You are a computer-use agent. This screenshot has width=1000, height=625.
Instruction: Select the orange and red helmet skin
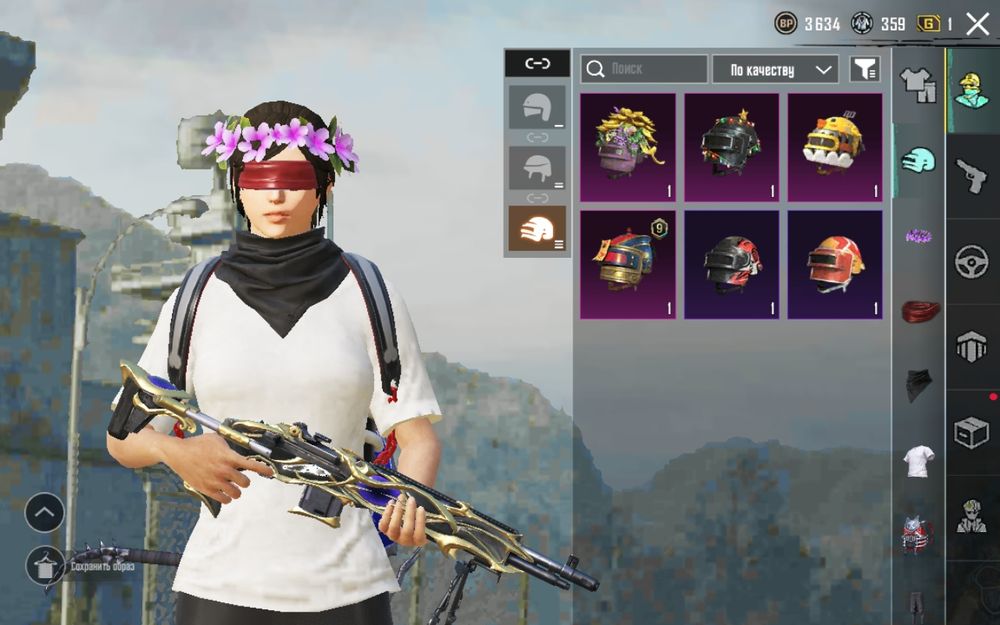tap(835, 264)
